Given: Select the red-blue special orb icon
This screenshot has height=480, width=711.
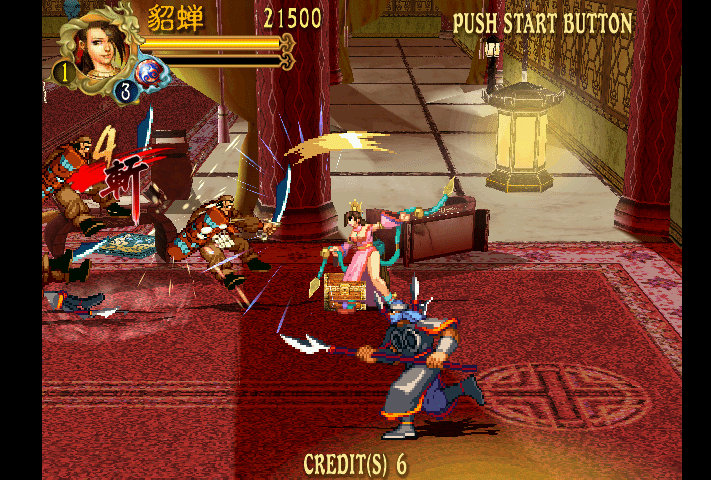Looking at the screenshot, I should tap(151, 74).
